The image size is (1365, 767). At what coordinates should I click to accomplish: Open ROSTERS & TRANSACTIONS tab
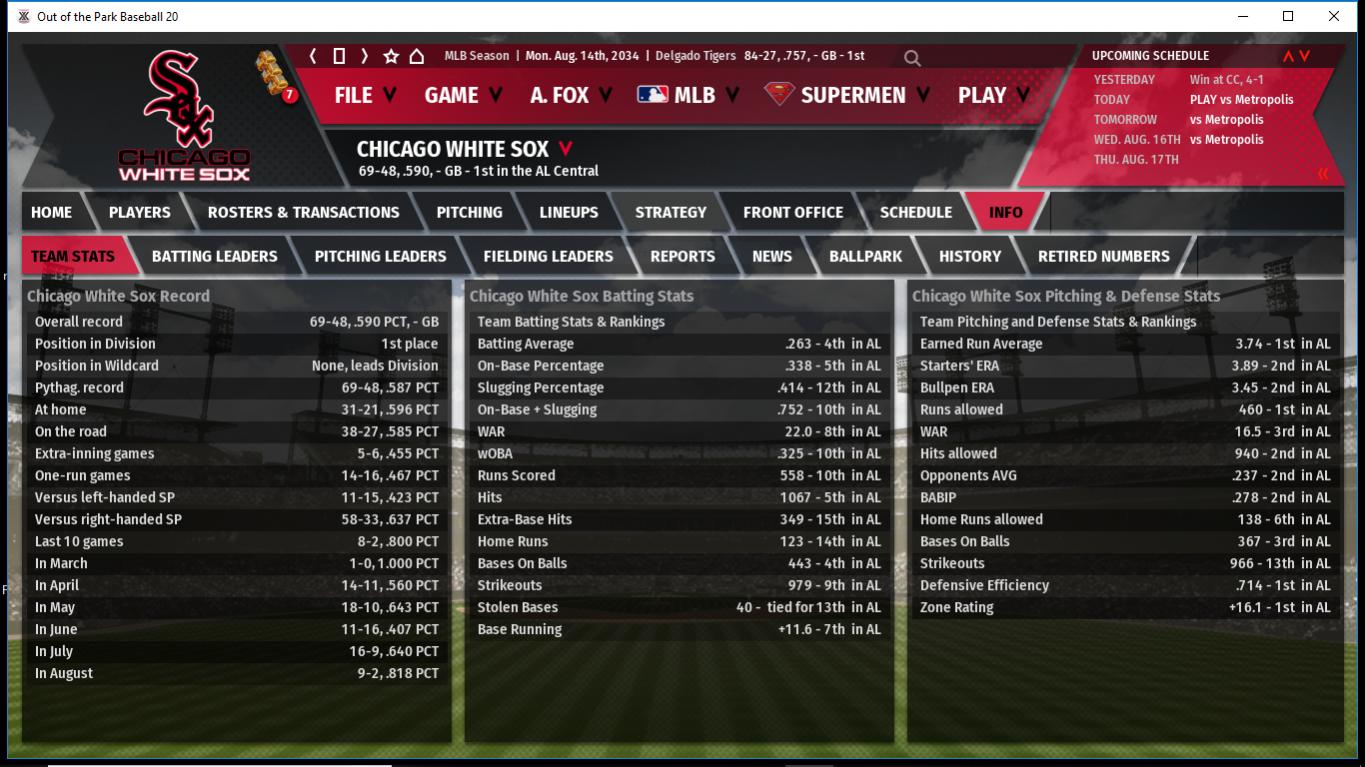[303, 212]
